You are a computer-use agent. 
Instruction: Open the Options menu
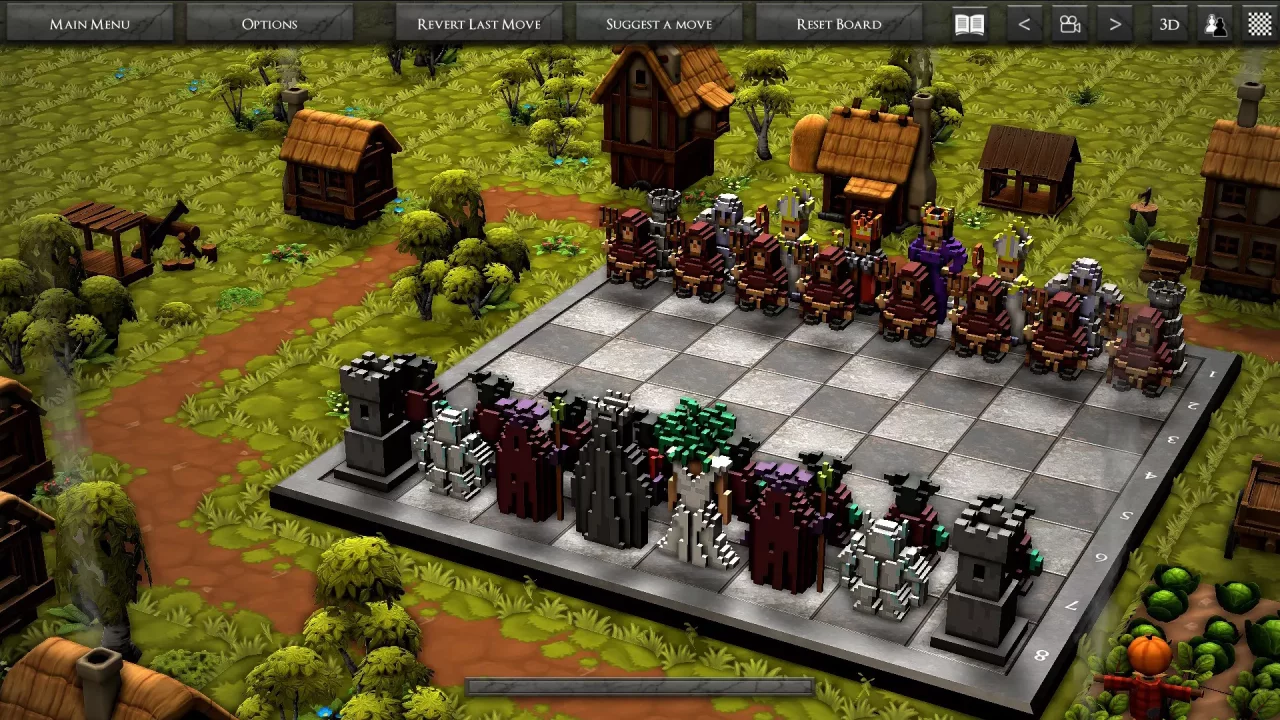pyautogui.click(x=271, y=23)
